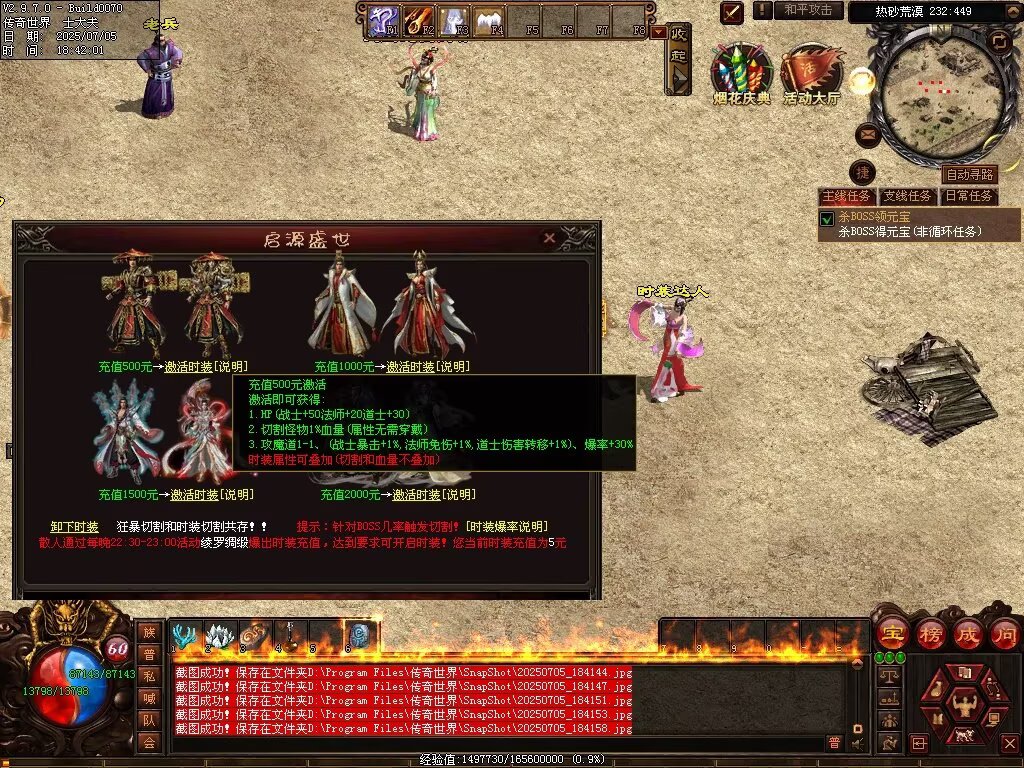Viewport: 1024px width, 768px height.
Task: Use the blue antler item in slot 1
Action: 185,635
